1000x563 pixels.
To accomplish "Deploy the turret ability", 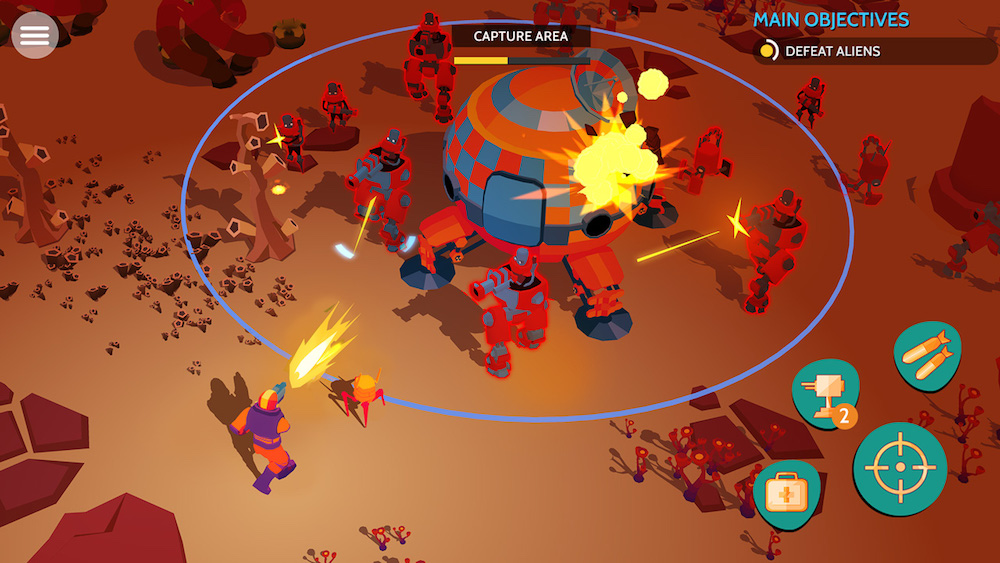I will [826, 393].
